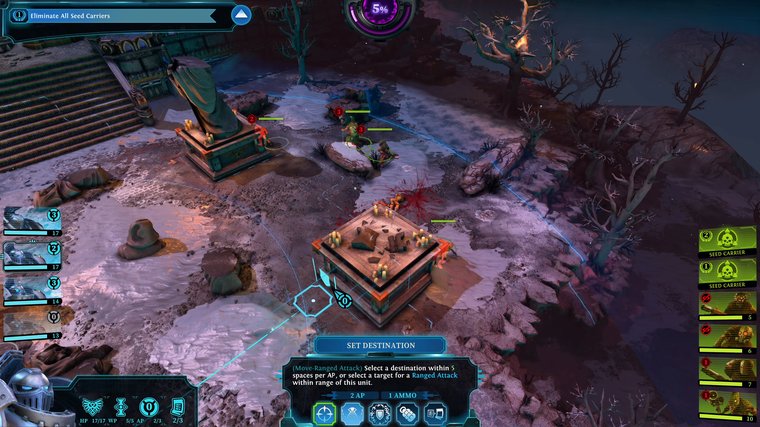The width and height of the screenshot is (760, 427).
Task: Activate the shield with wreath ability
Action: tap(380, 412)
